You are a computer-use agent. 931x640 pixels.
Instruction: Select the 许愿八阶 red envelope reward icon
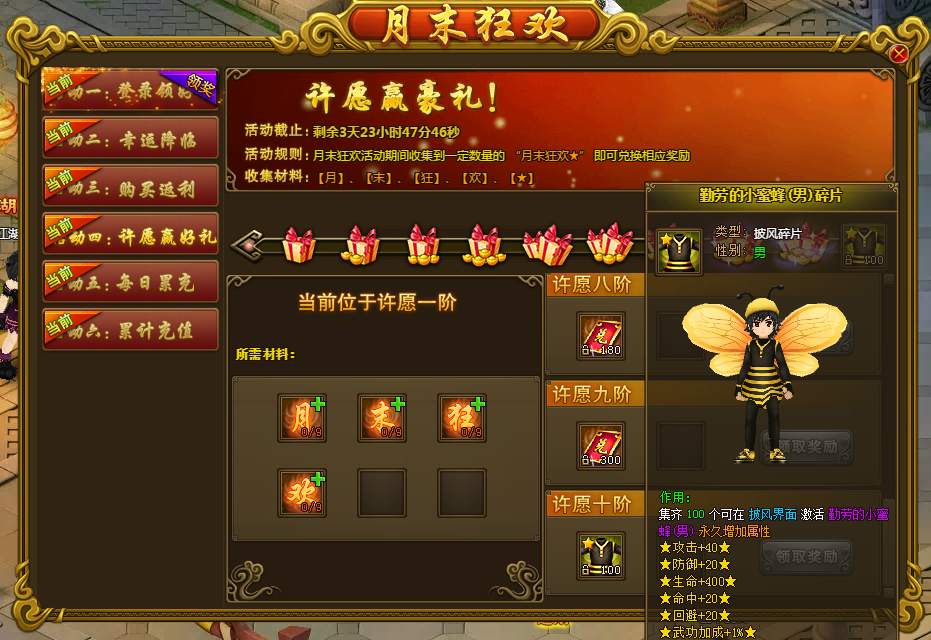point(601,336)
